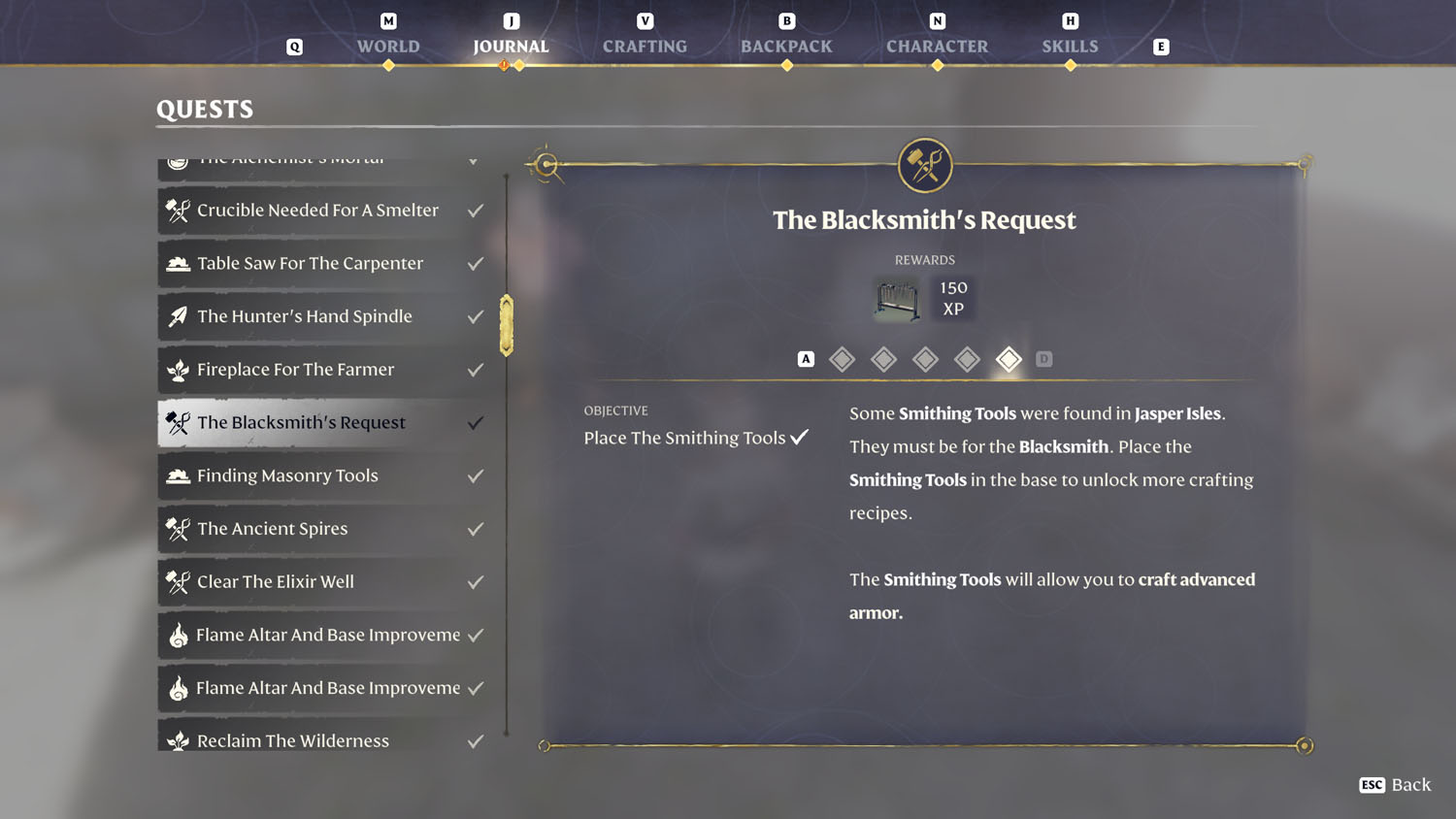Switch to the Crafting tab
The image size is (1456, 819).
645,46
